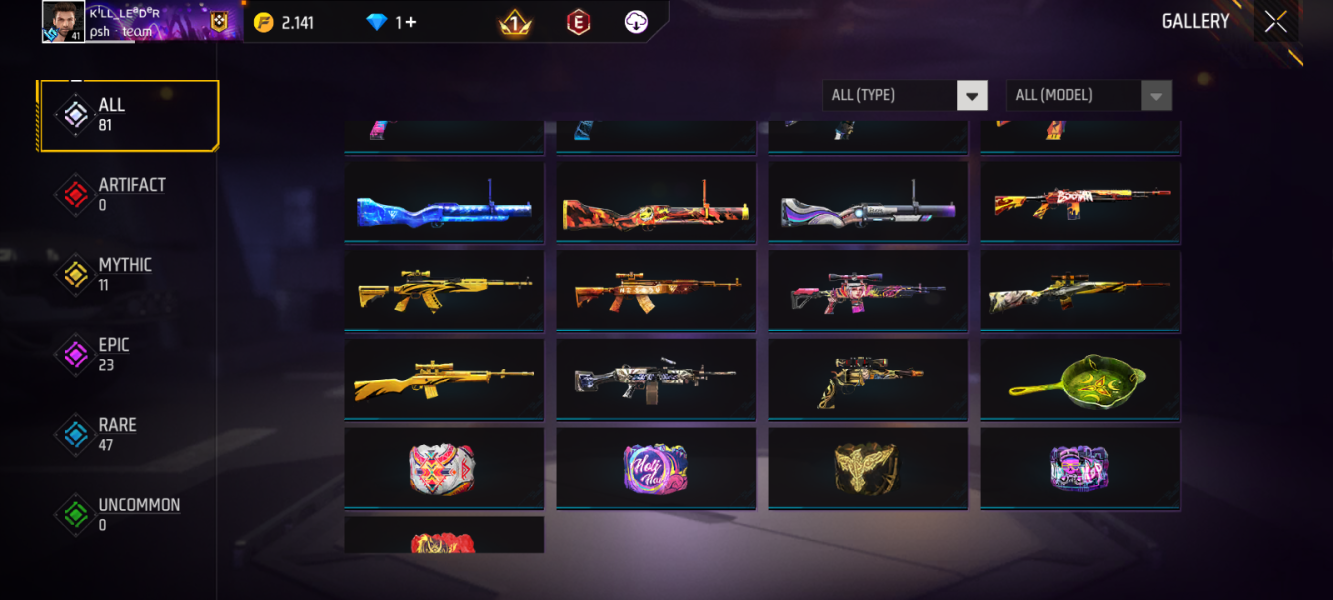Open the ALL (TYPE) dropdown

[905, 95]
